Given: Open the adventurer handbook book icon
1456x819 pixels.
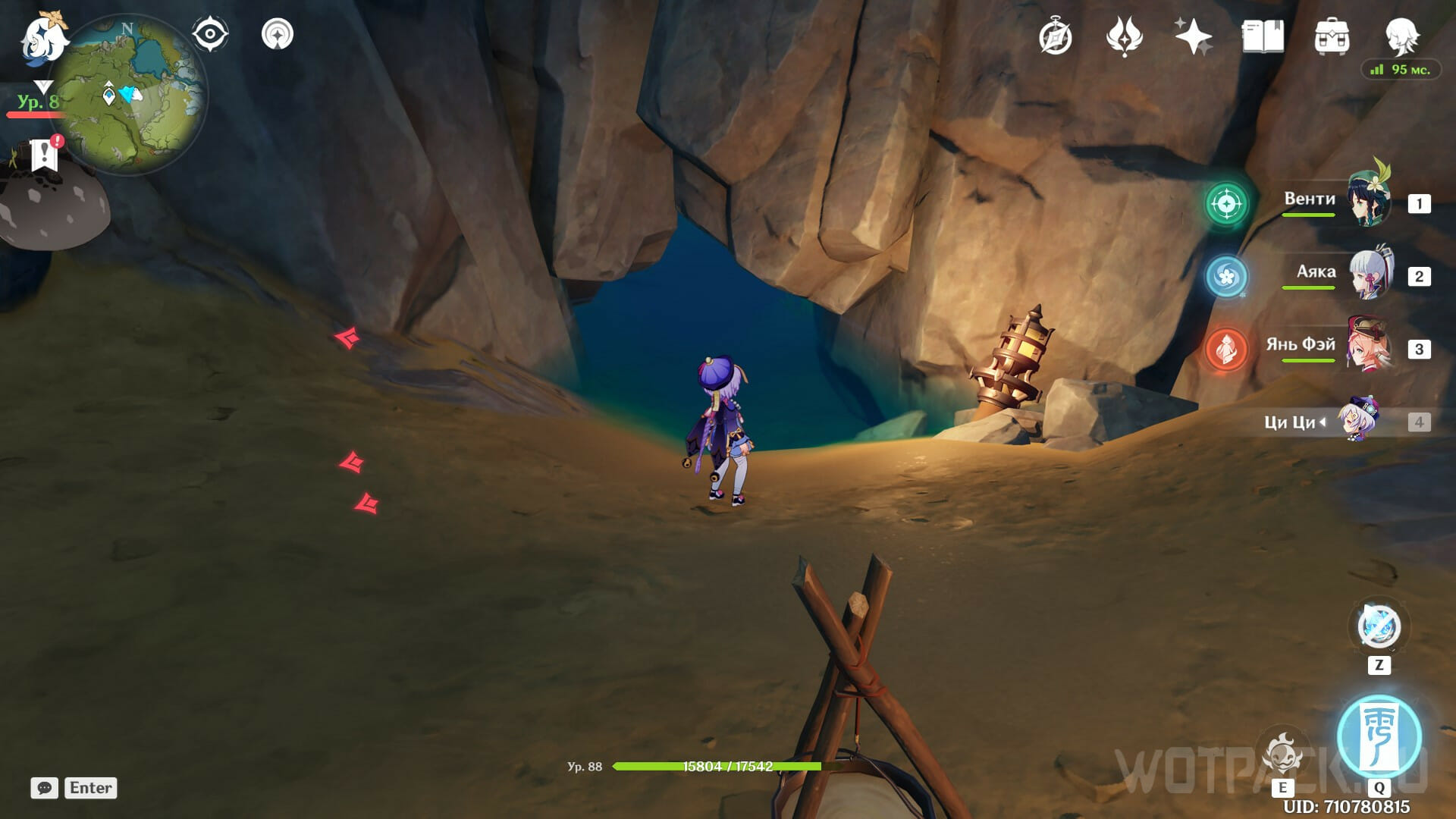Looking at the screenshot, I should pos(1263,36).
